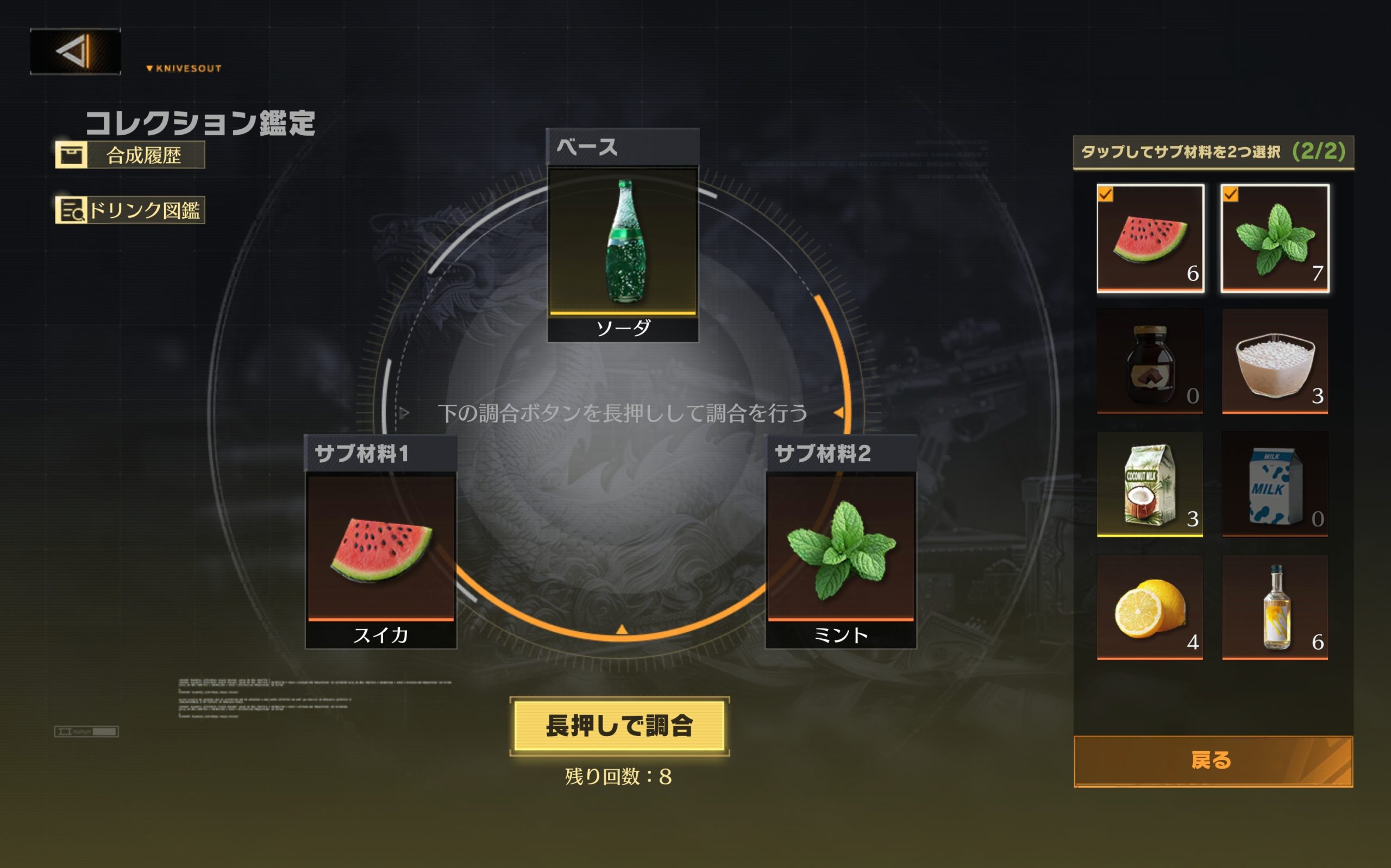1391x868 pixels.
Task: Toggle selection of the liquor bottle ingredient
Action: click(x=1276, y=606)
